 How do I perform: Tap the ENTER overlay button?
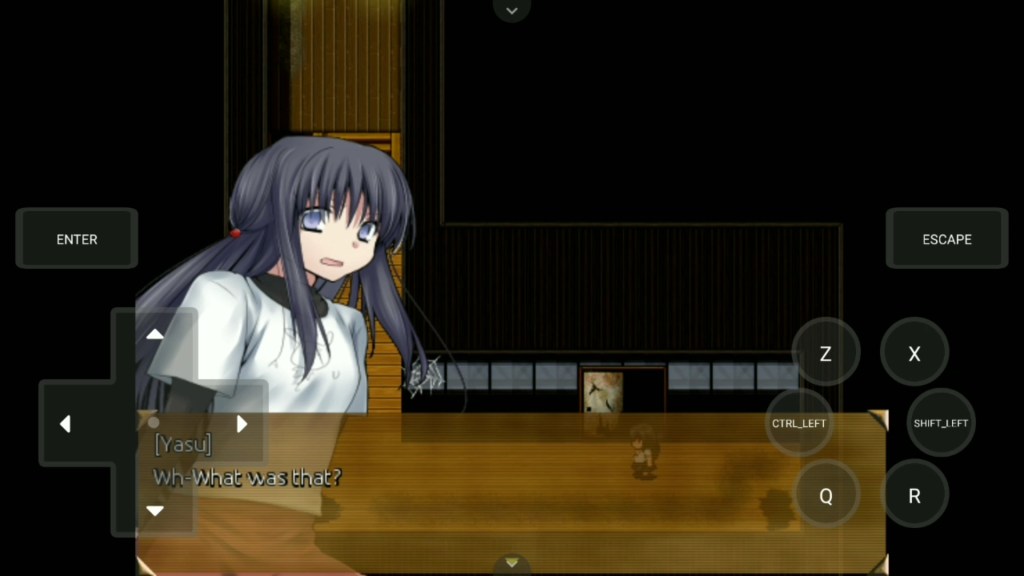(x=77, y=239)
